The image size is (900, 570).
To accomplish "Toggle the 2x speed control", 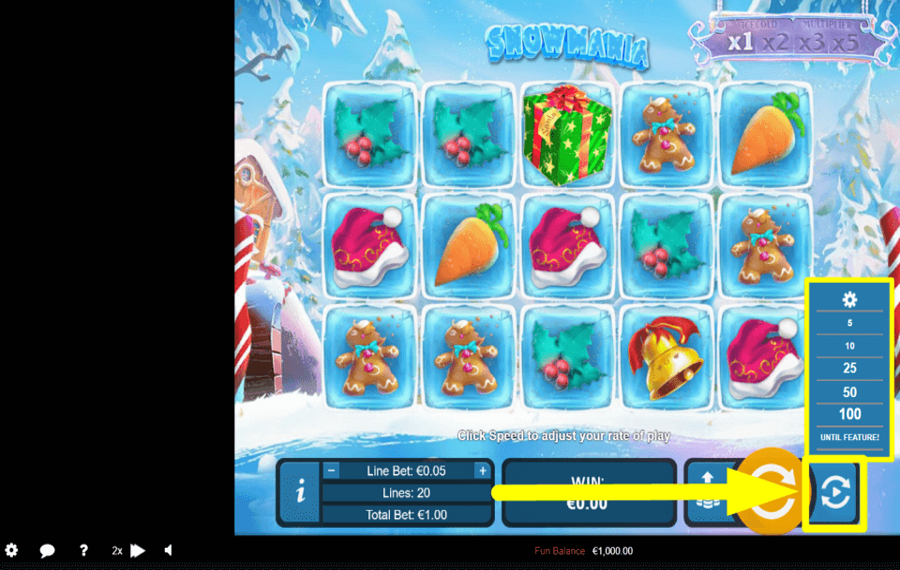I will pos(129,550).
